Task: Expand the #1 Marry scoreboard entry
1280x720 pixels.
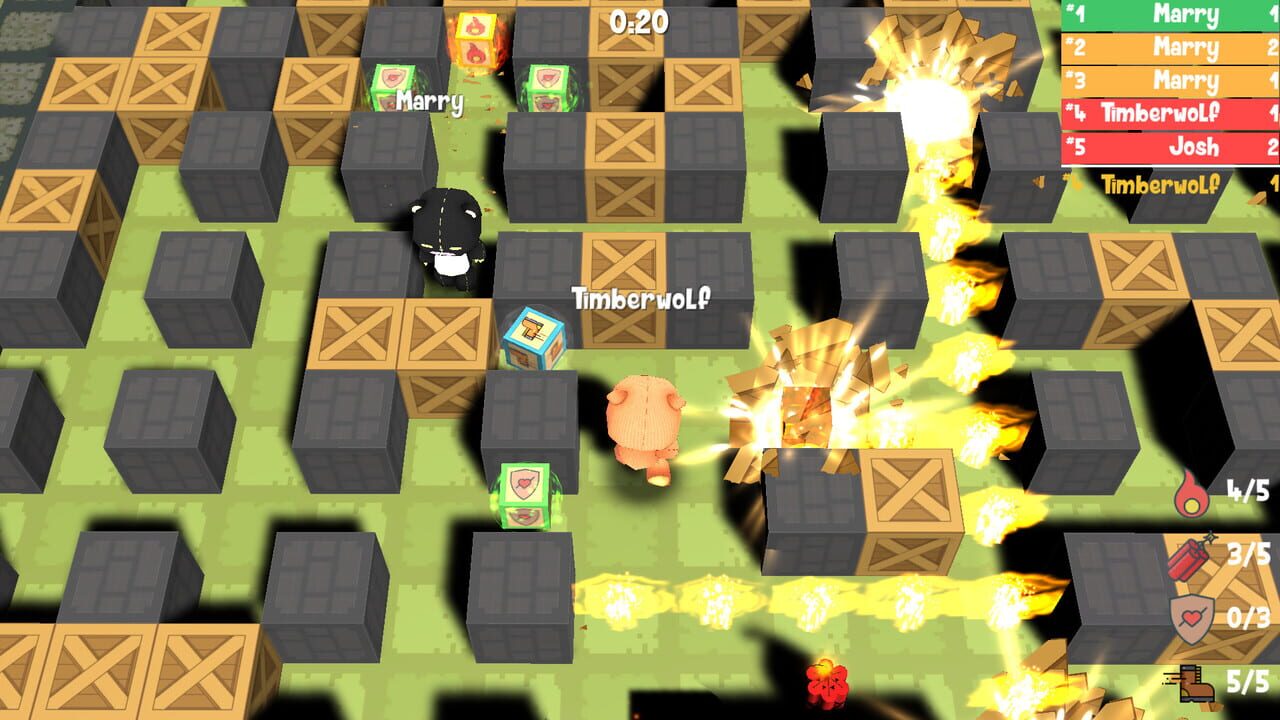Action: 1166,14
